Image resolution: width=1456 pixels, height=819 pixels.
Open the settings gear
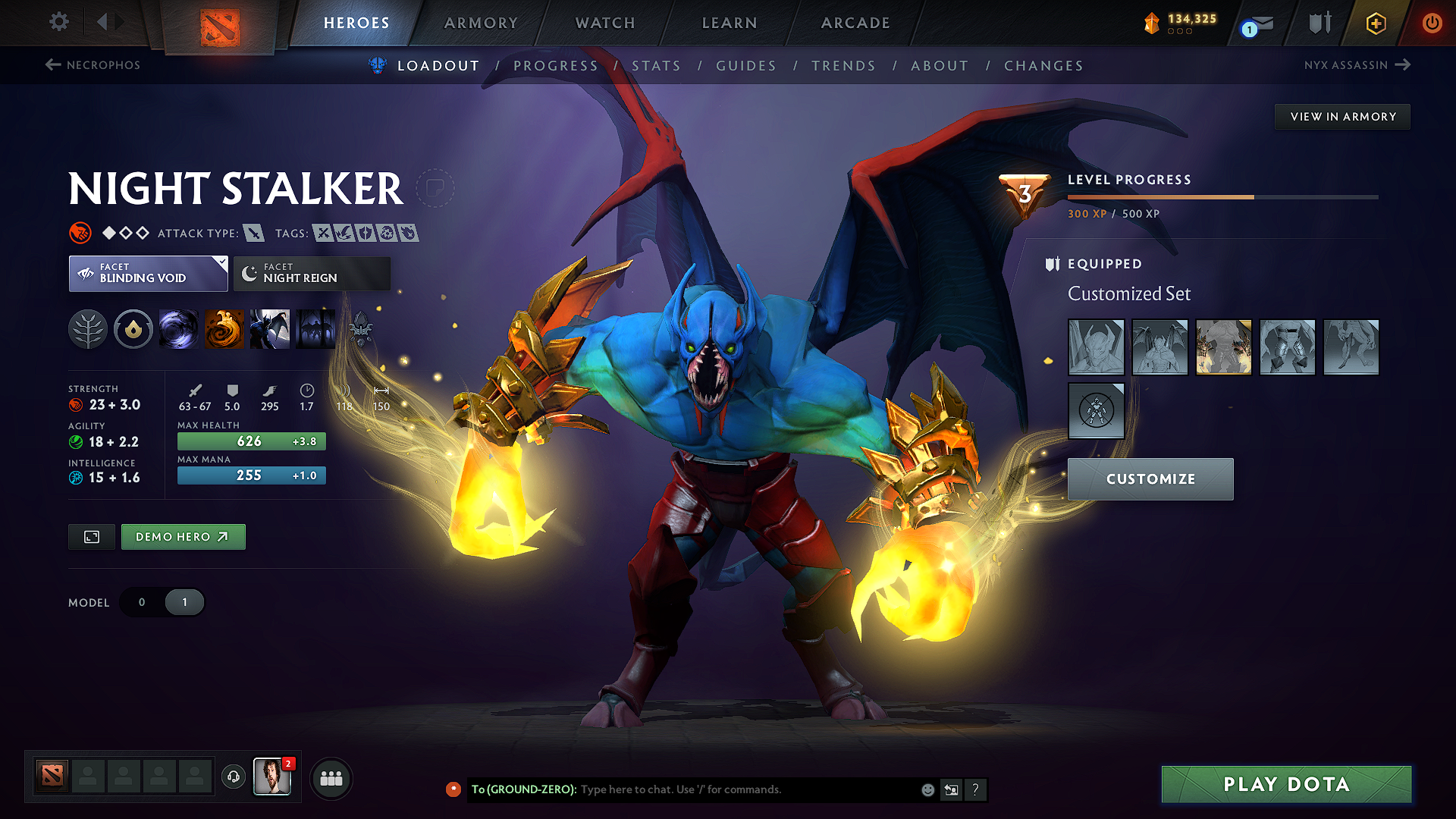58,23
